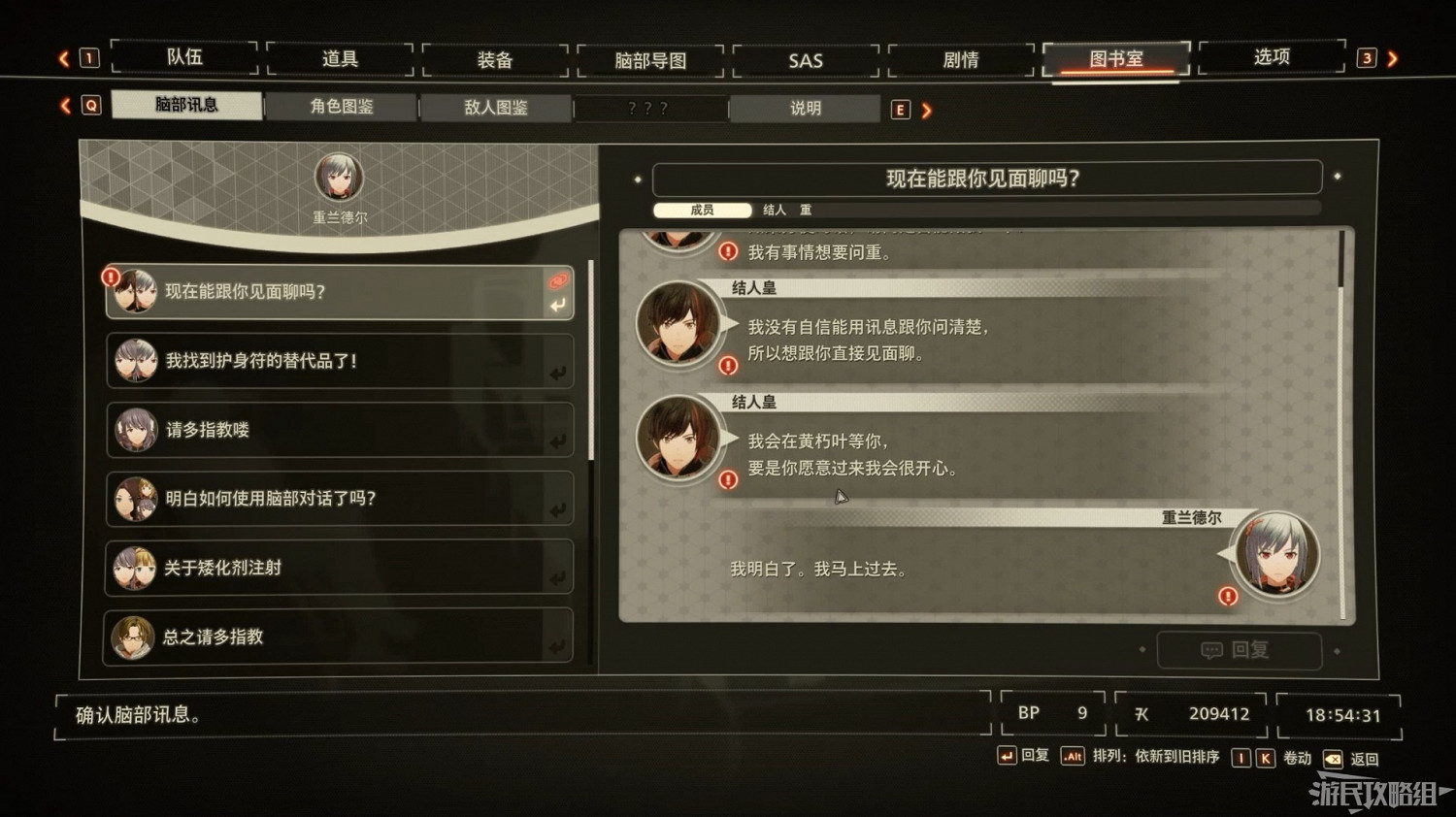Screen dimensions: 1456x817
Task: Select the red exclamation notification icon on '现在能跟你见面聊吗?'
Action: click(x=111, y=277)
